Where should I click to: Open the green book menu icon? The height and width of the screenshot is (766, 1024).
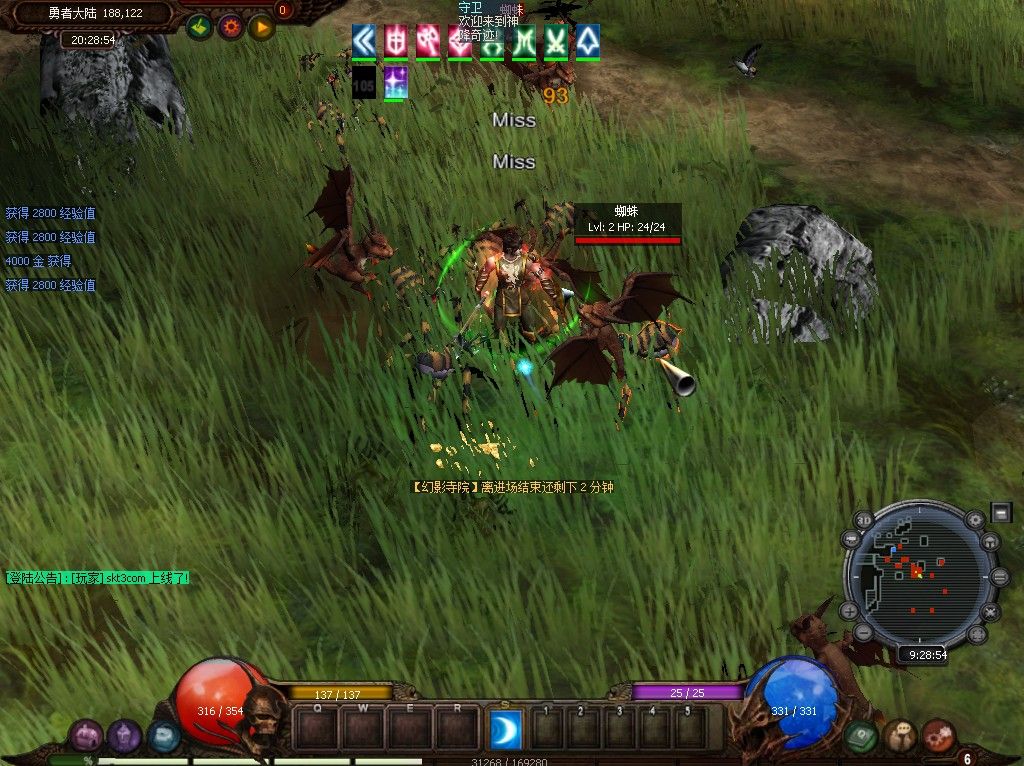click(x=861, y=737)
